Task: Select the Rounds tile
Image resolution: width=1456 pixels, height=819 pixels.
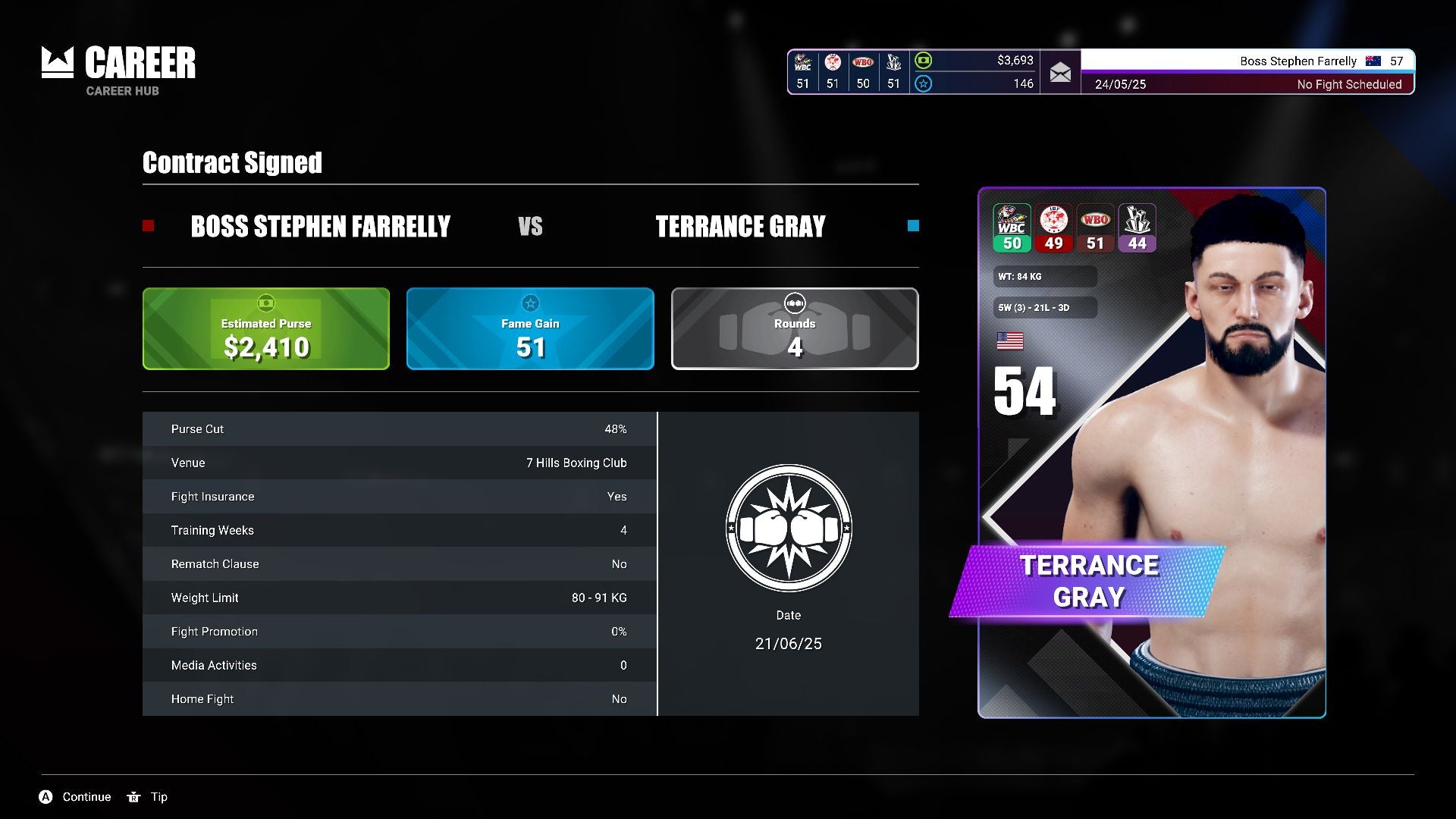Action: coord(795,329)
